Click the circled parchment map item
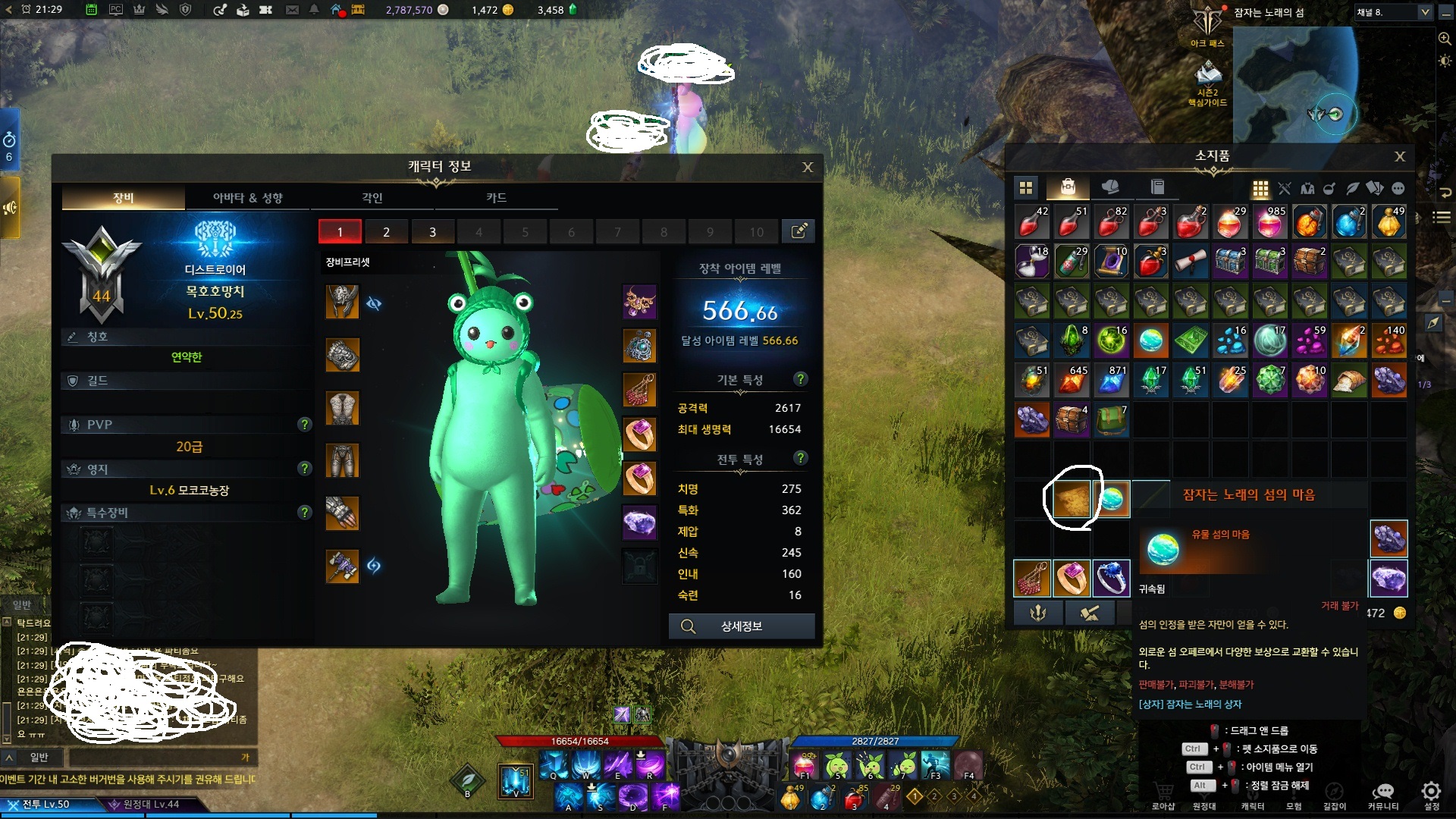The width and height of the screenshot is (1456, 819). [x=1072, y=499]
